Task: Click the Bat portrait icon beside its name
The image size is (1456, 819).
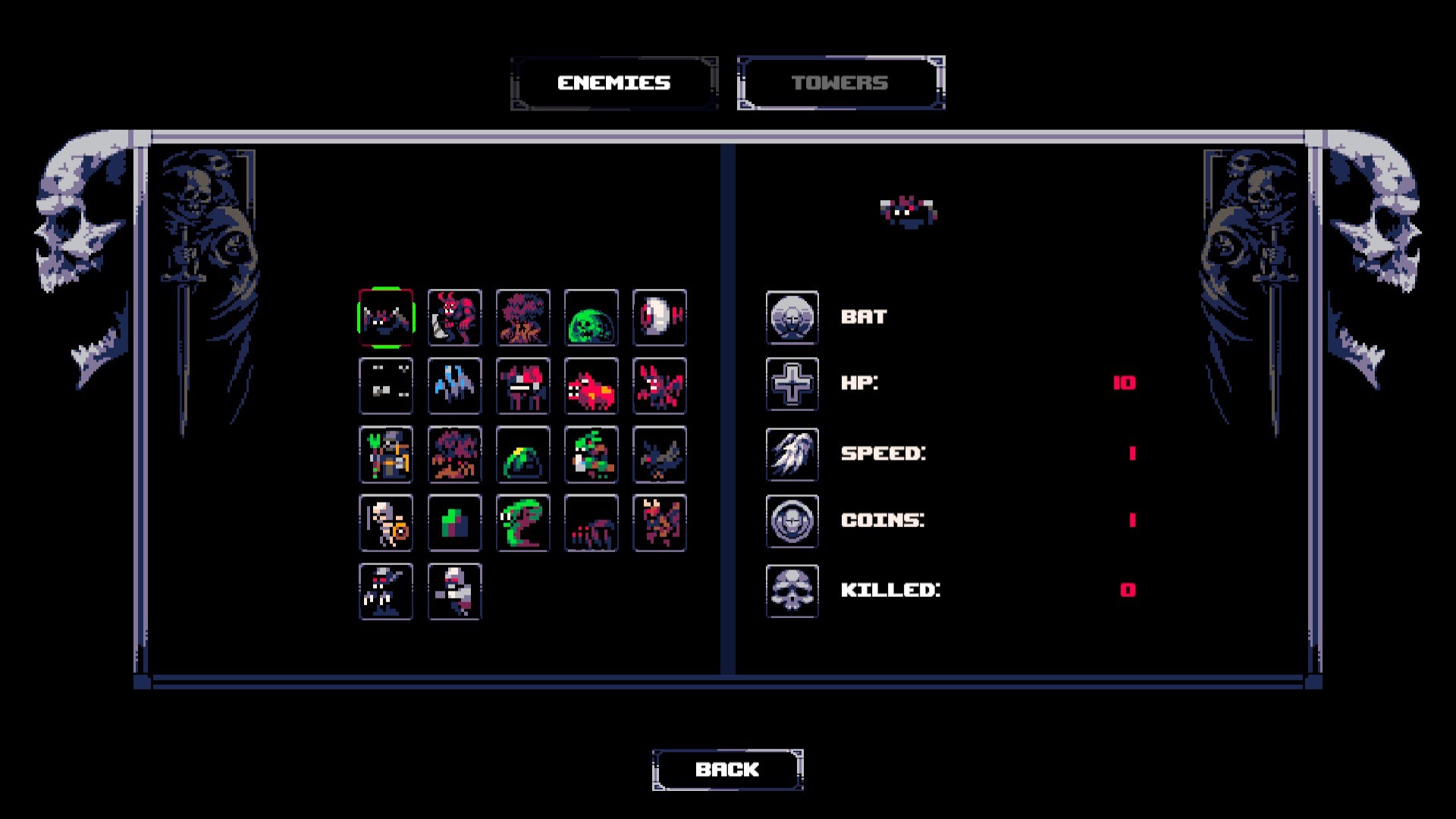Action: [792, 318]
